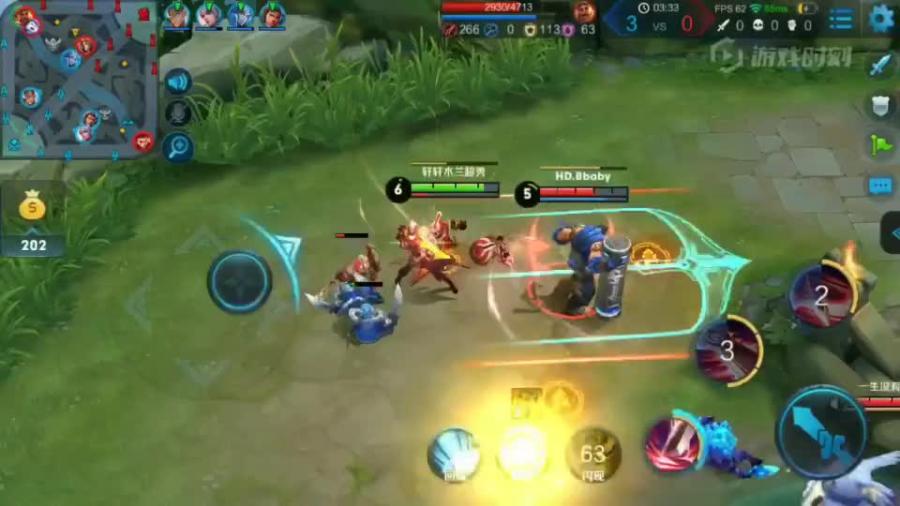Send the sword attack signal
The height and width of the screenshot is (506, 900).
point(880,65)
